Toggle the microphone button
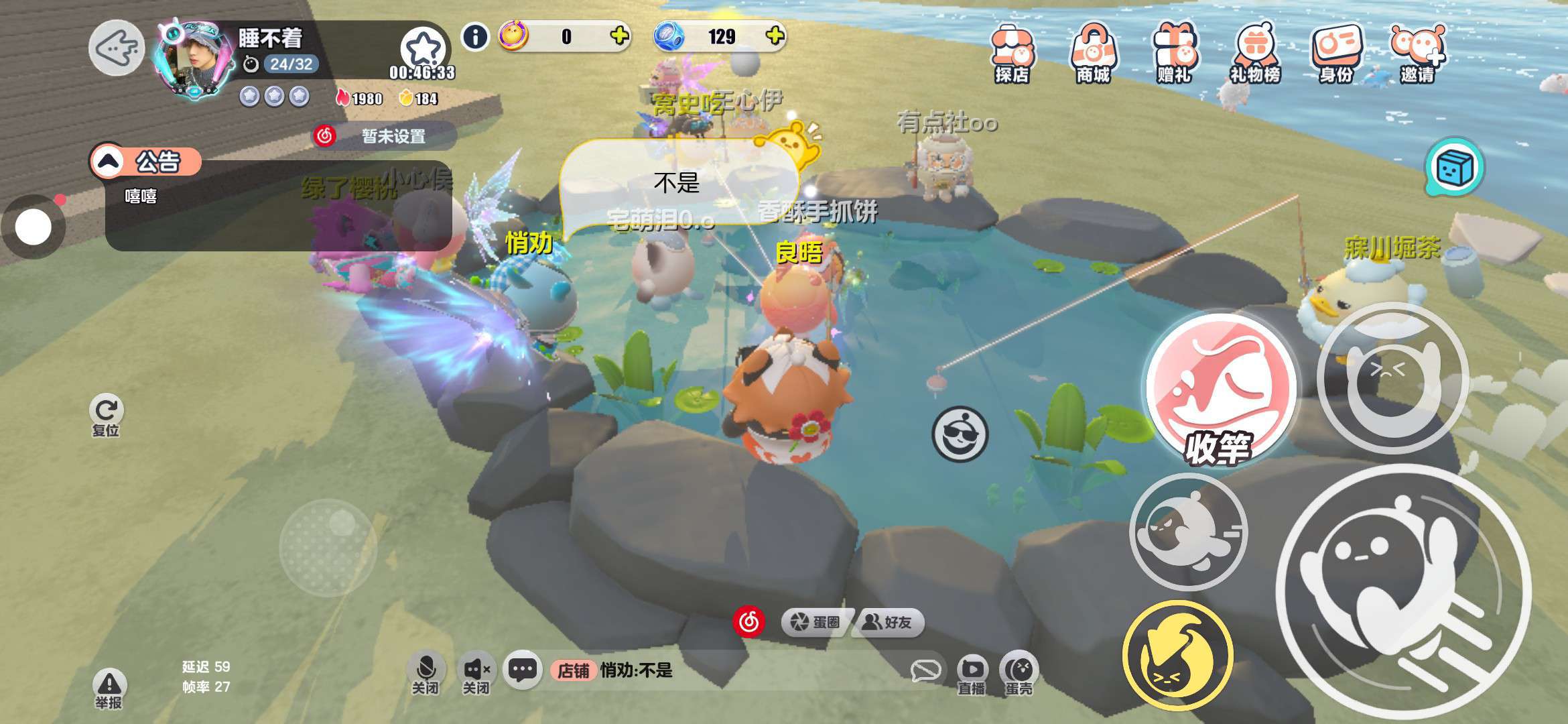1568x724 pixels. 426,672
